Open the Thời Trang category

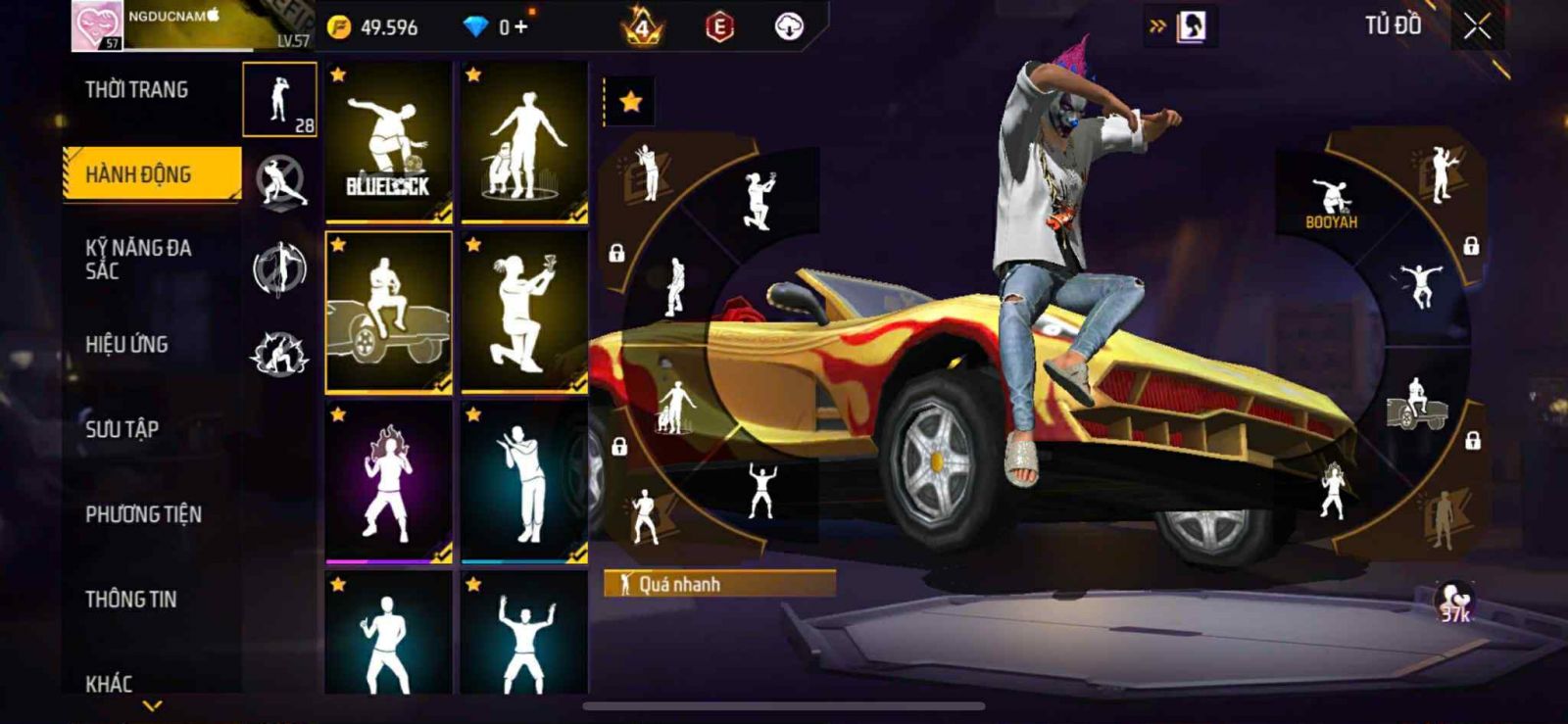[137, 90]
